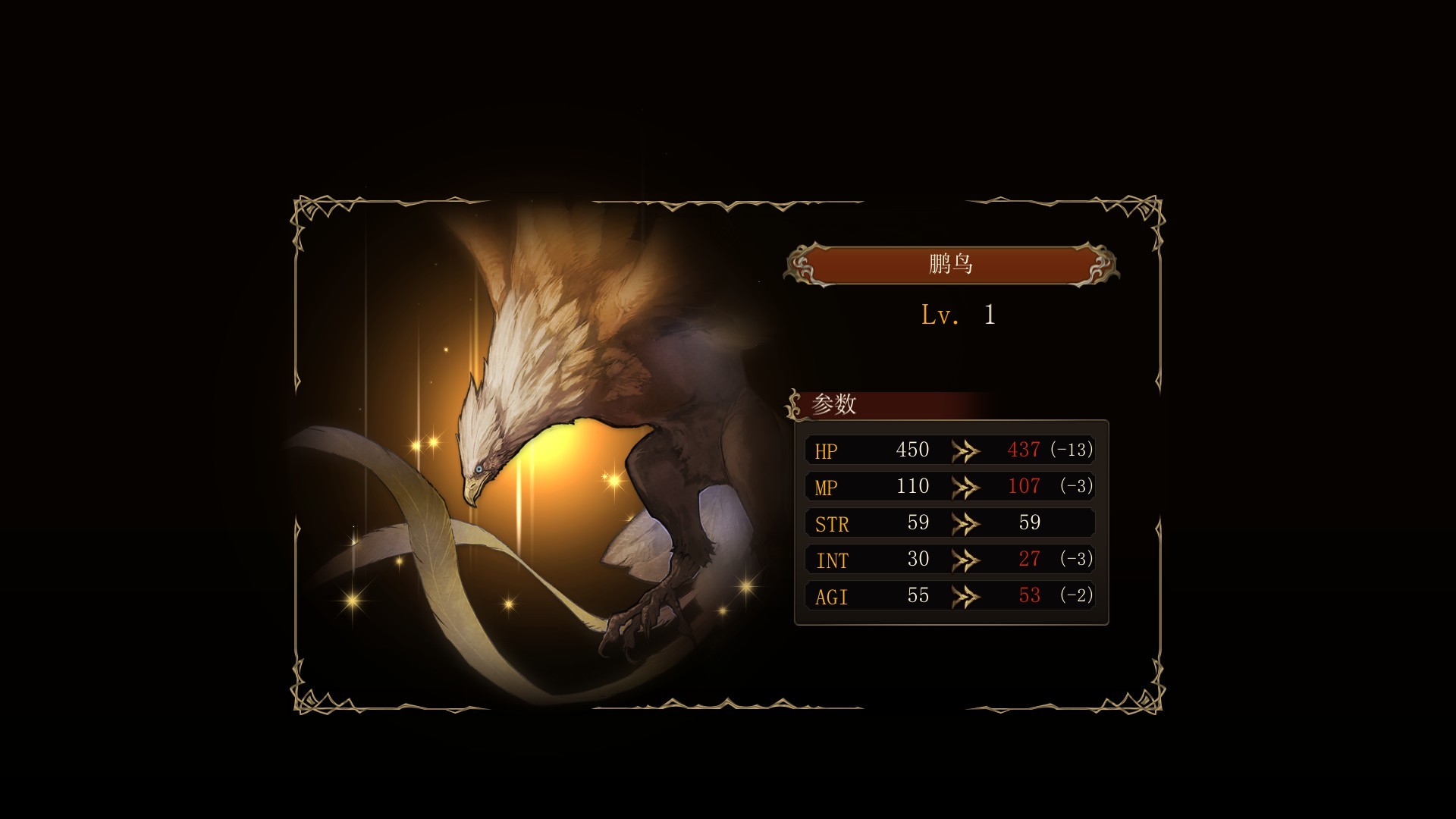Select the HP row in the stats panel
Viewport: 1456px width, 819px height.
[949, 449]
